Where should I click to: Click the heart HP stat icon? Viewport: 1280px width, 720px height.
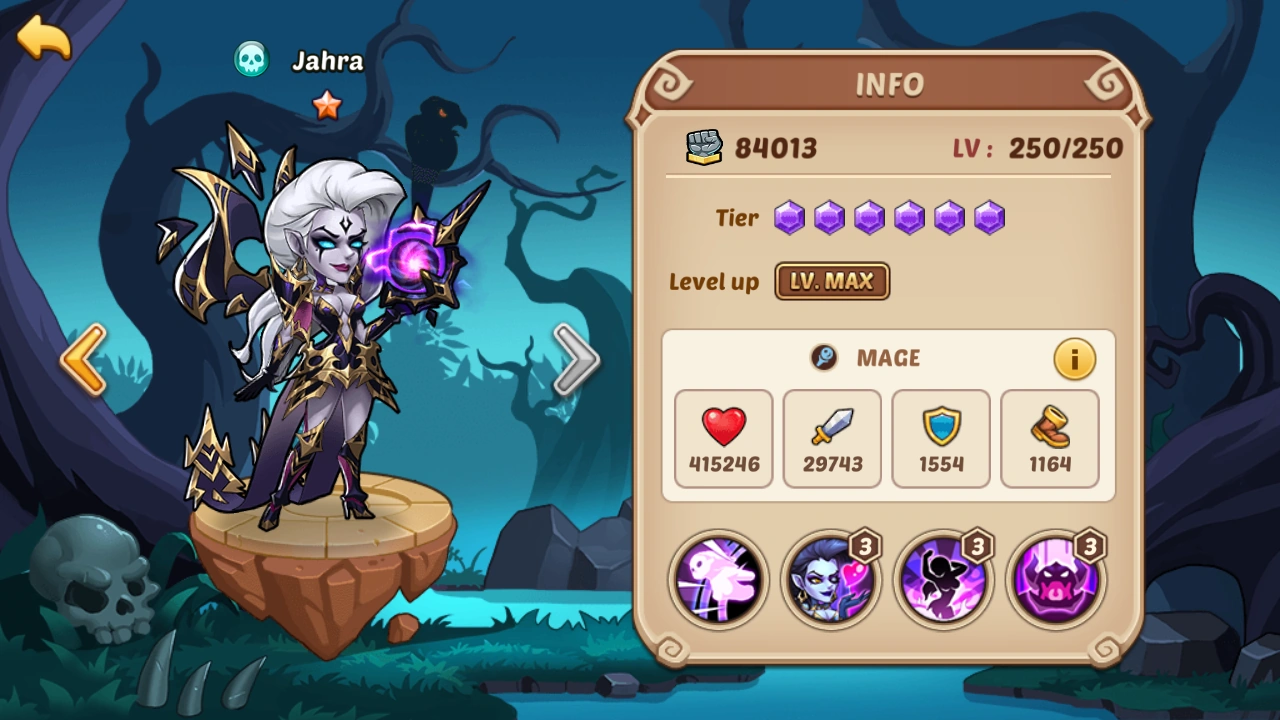722,428
